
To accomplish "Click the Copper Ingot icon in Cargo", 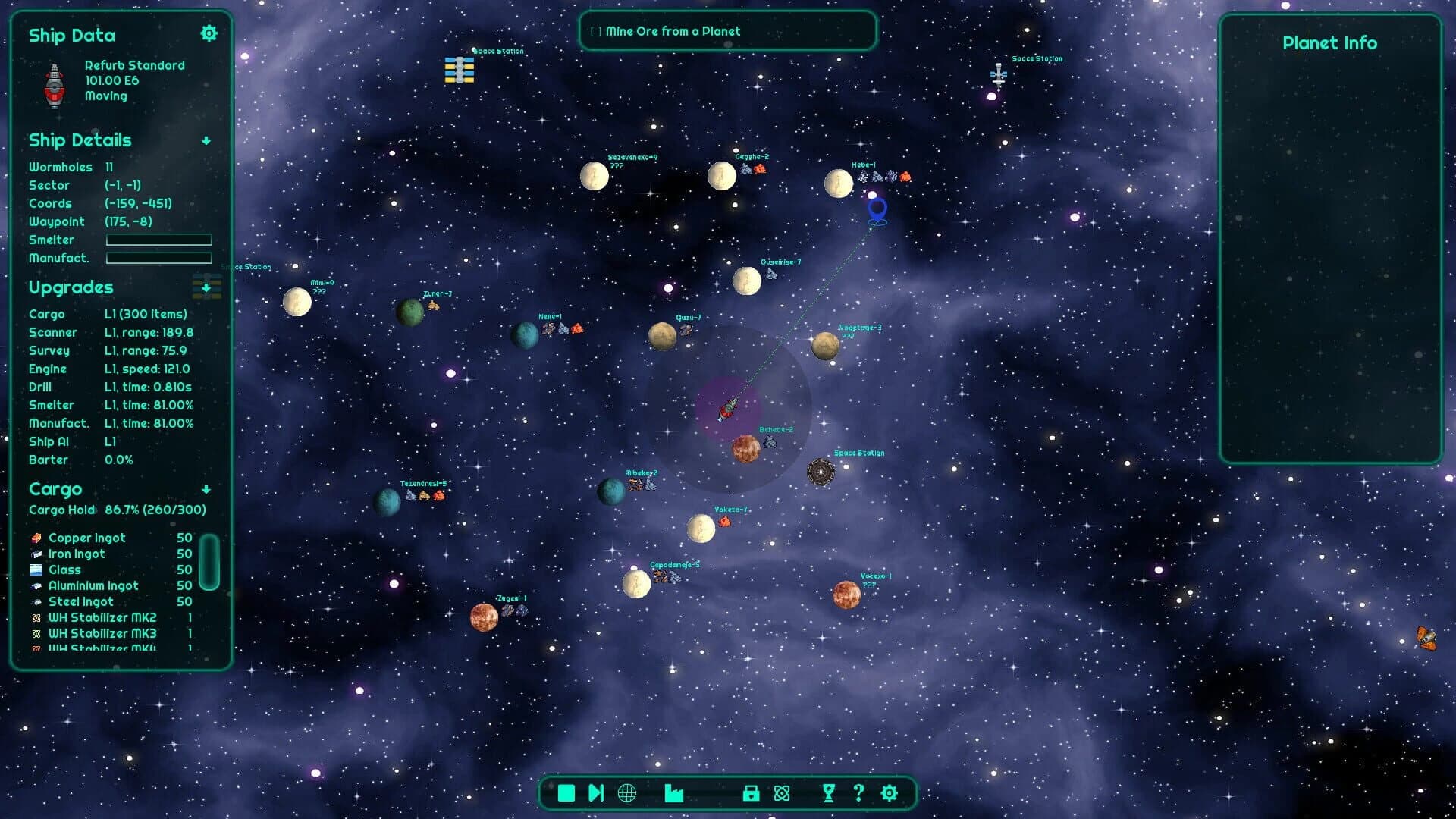I will coord(35,537).
